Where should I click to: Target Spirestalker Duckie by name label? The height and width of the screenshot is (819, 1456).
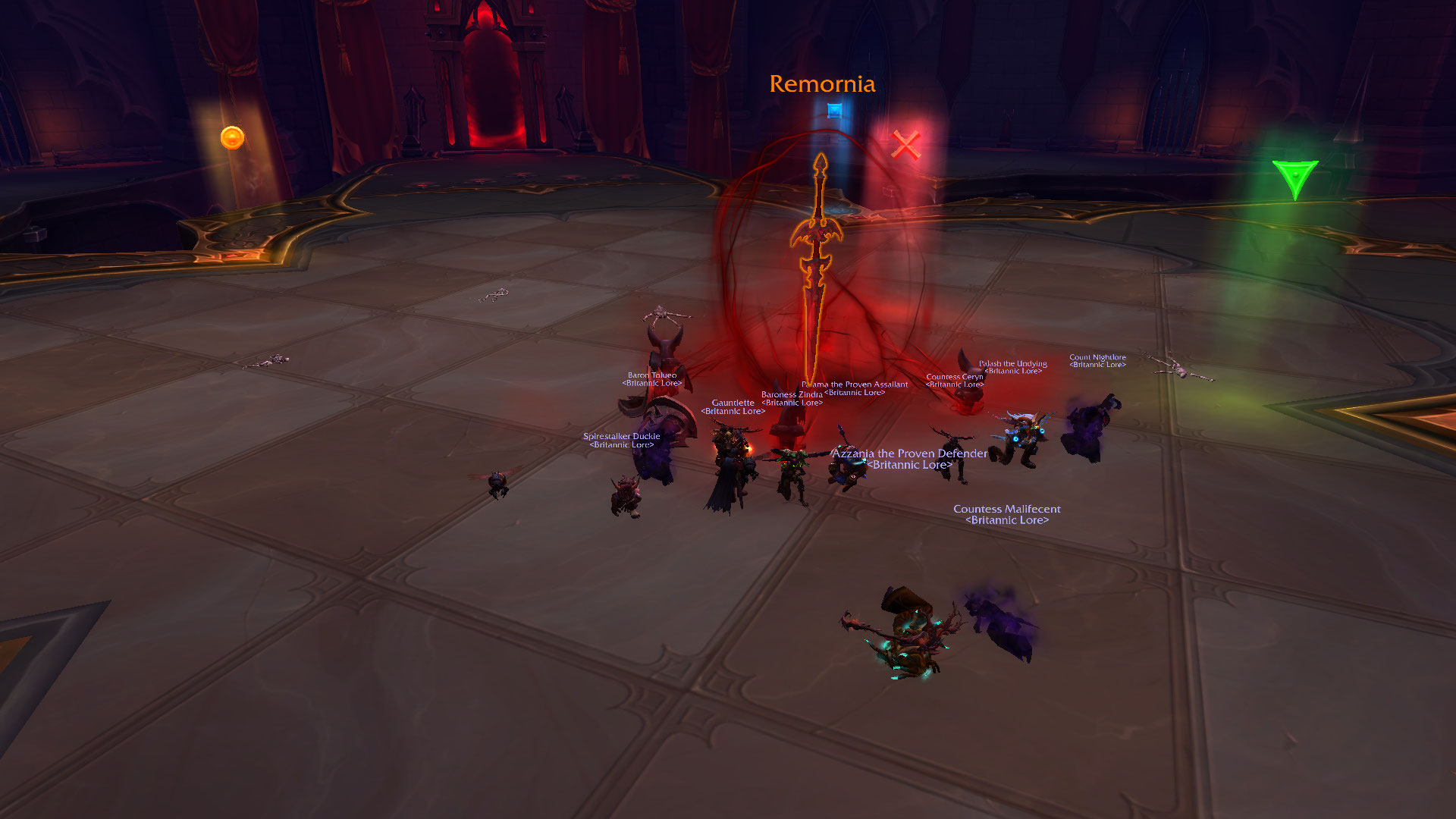(x=621, y=436)
